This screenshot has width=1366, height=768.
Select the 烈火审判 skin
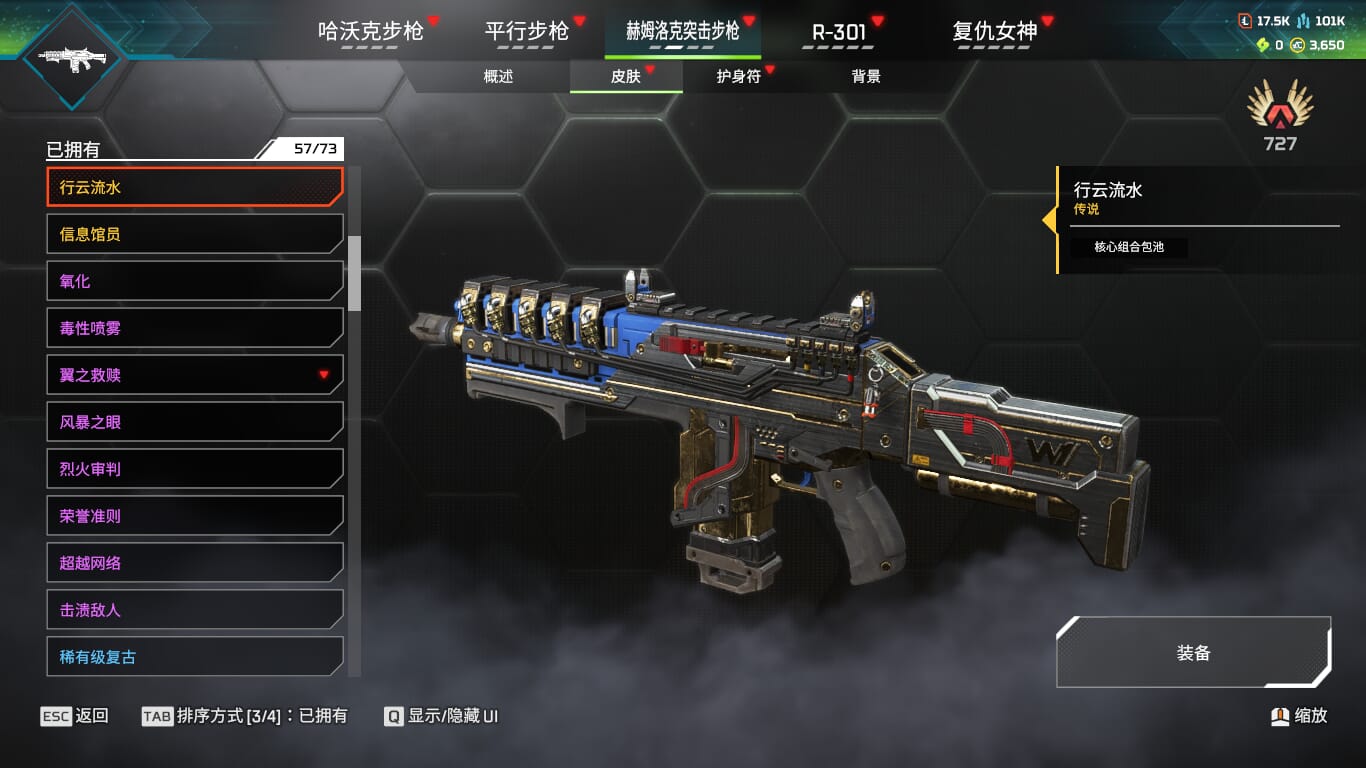click(x=195, y=469)
